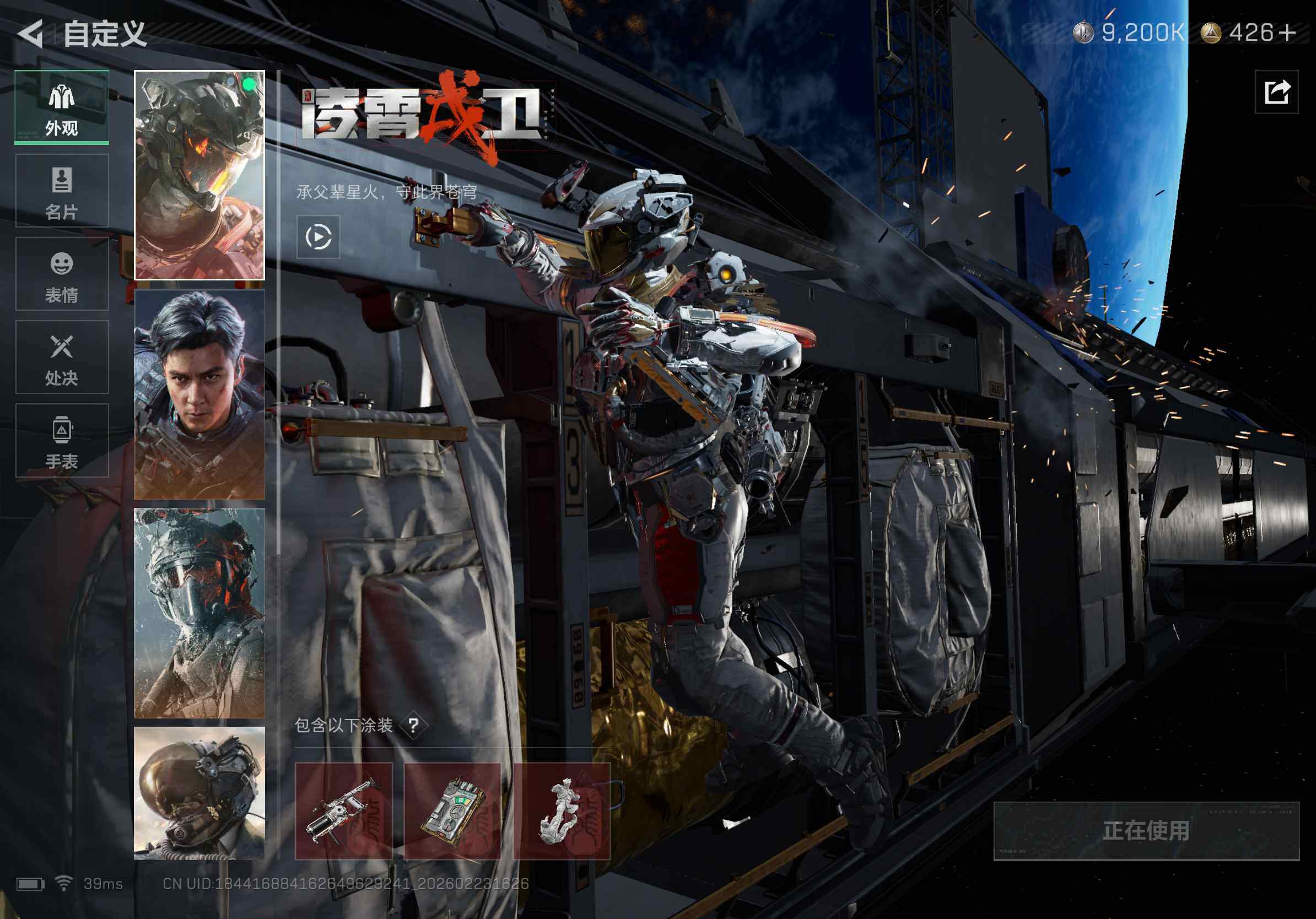Image resolution: width=1316 pixels, height=919 pixels.
Task: Add gold currency with the plus sign
Action: point(1287,33)
